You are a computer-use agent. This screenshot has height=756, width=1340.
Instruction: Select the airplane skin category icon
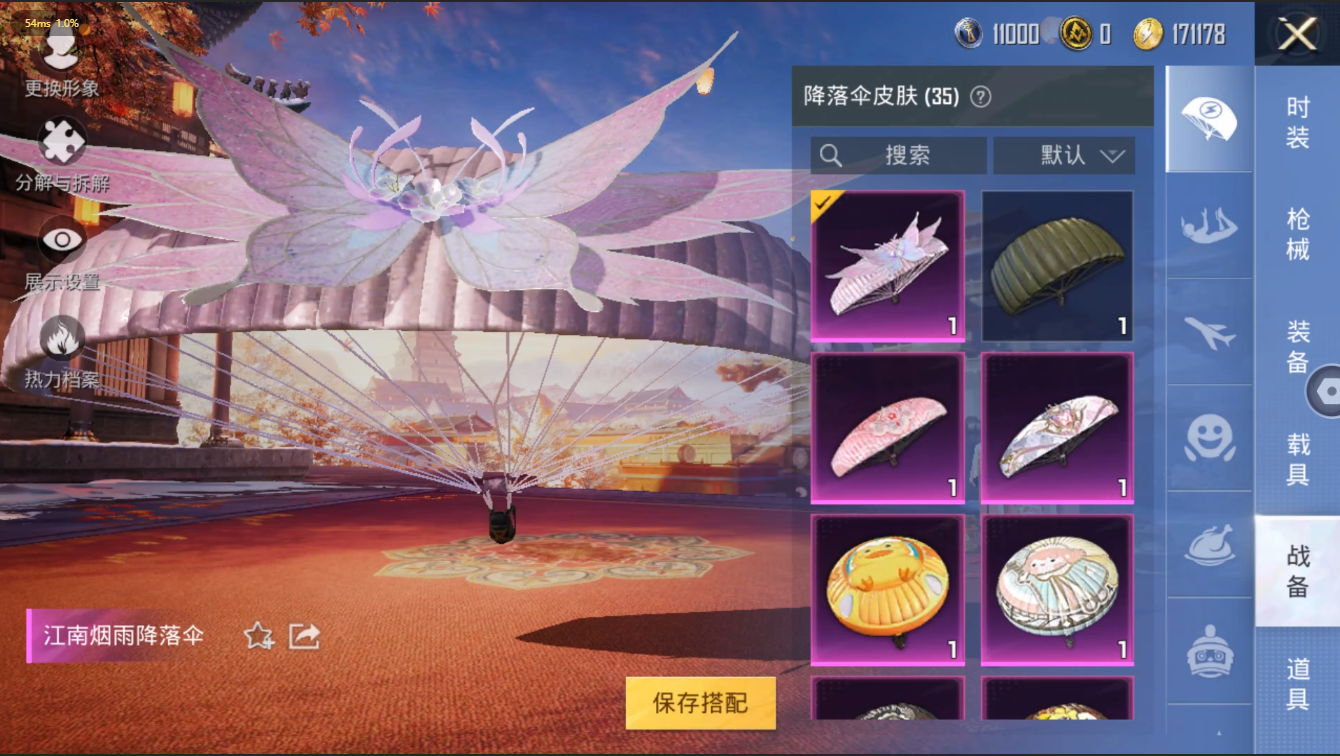pyautogui.click(x=1209, y=332)
